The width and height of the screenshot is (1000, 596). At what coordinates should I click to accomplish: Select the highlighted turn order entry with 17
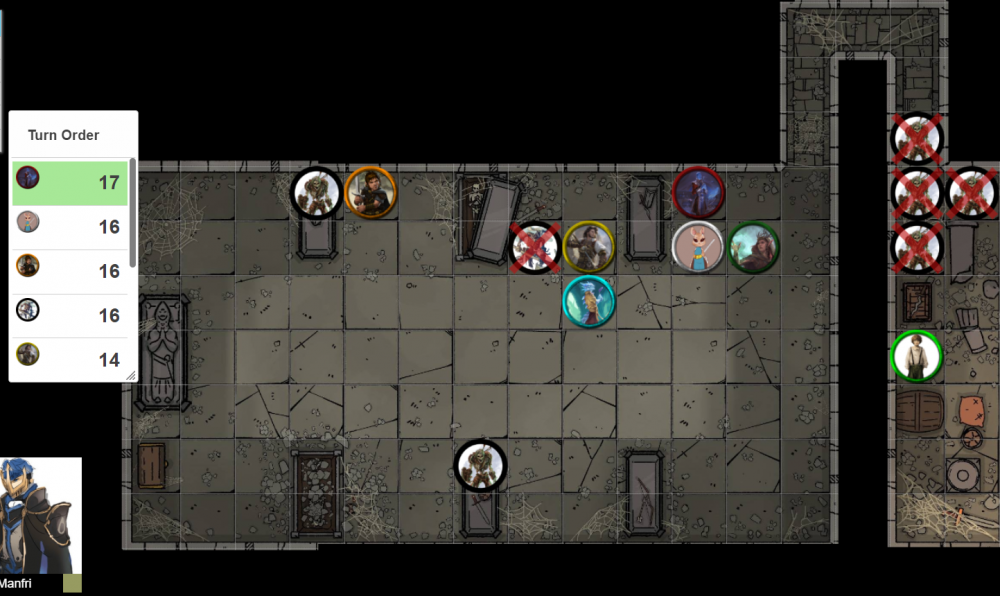(x=70, y=183)
